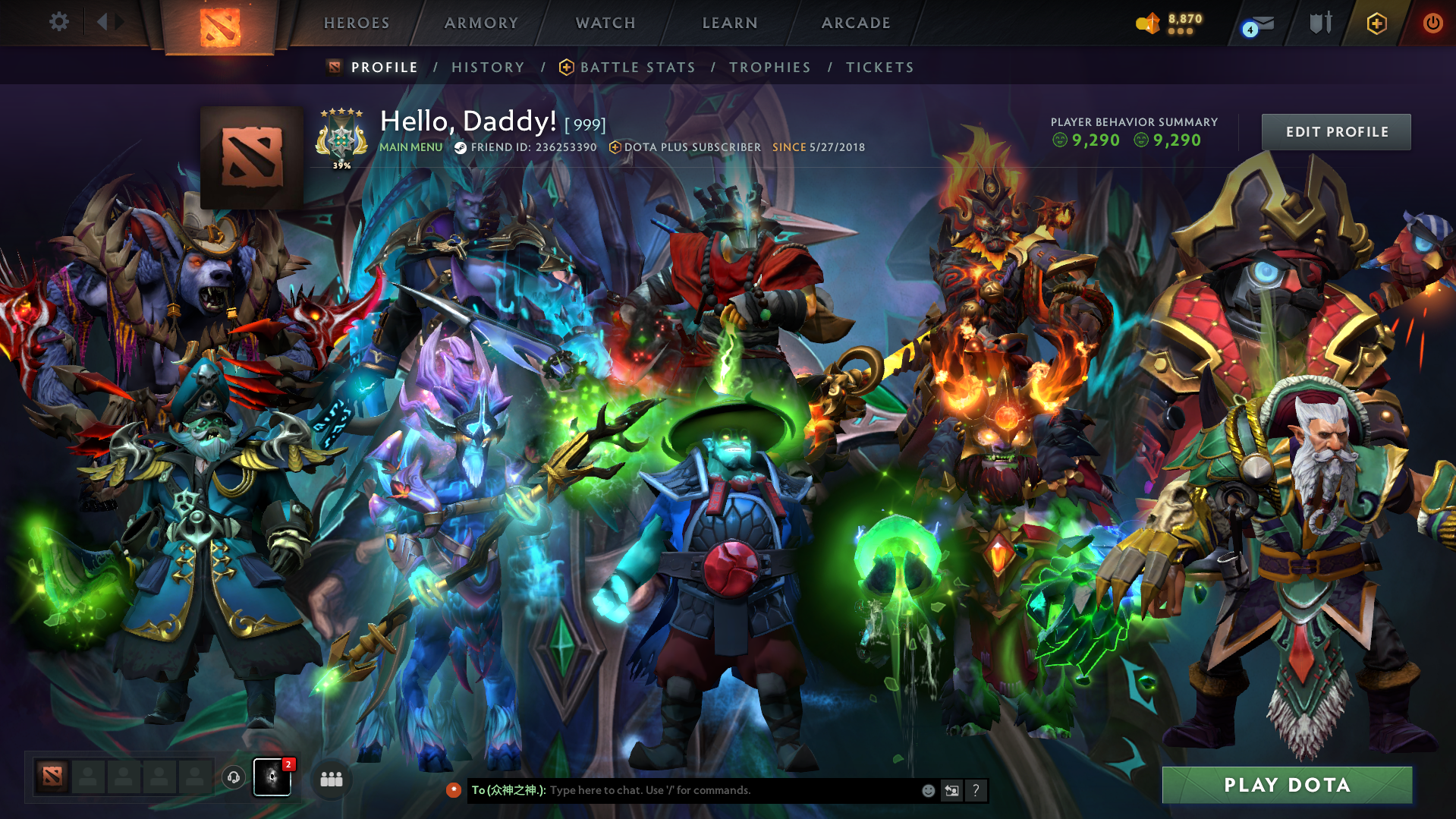Image resolution: width=1456 pixels, height=819 pixels.
Task: Click the Dota Plus hexagon plus icon
Action: click(1376, 23)
